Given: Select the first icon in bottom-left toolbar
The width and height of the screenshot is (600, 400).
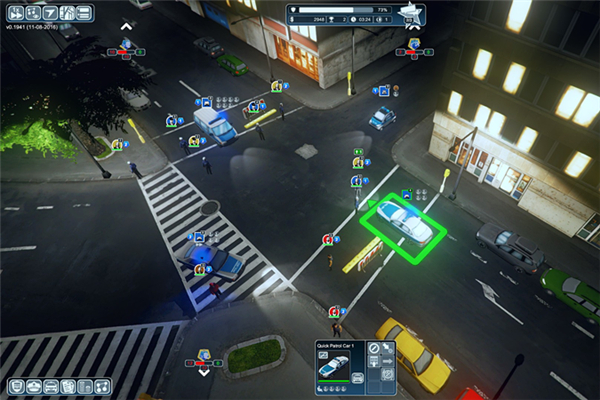Looking at the screenshot, I should coord(17,386).
